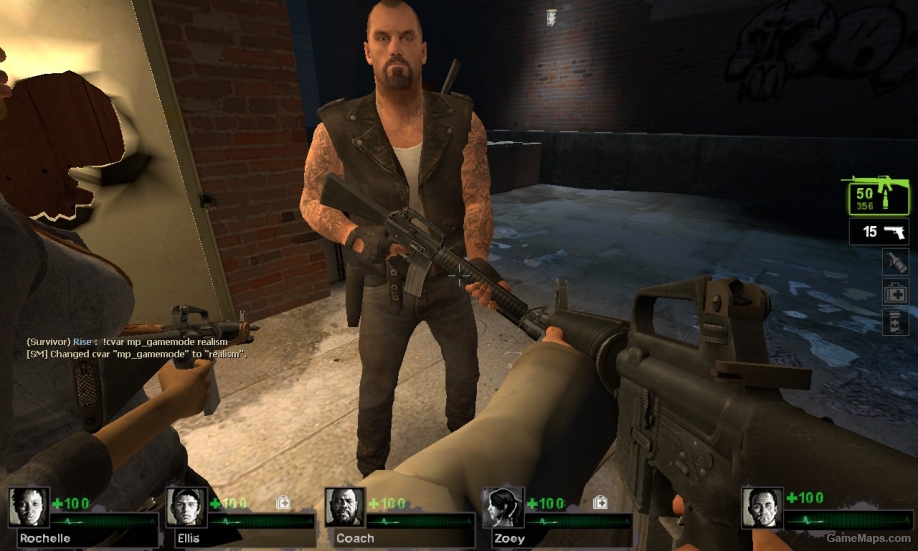Viewport: 918px width, 551px height.
Task: Click Zoey's teammate portrait
Action: (x=502, y=507)
